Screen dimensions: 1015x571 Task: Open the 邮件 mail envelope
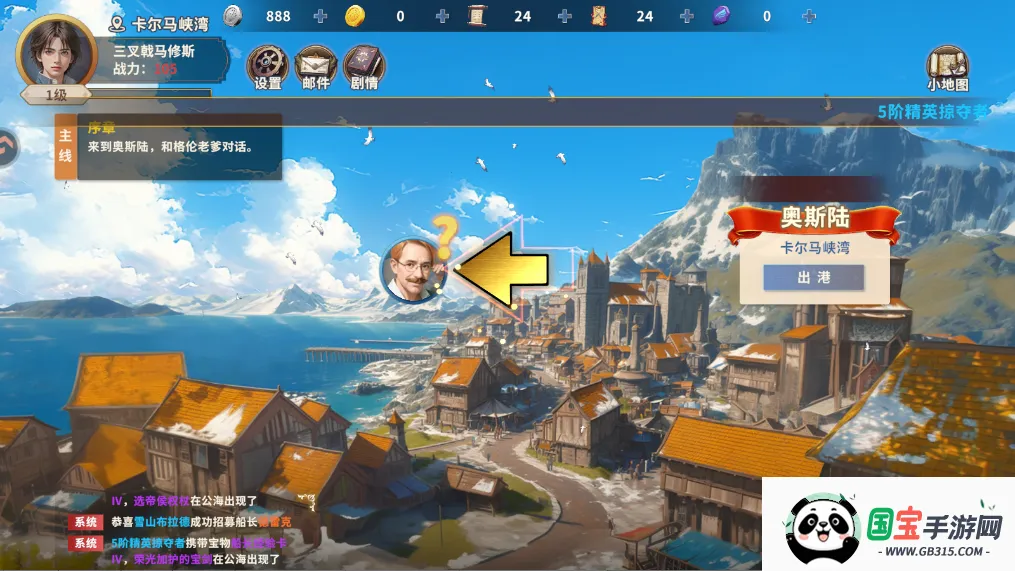click(315, 65)
